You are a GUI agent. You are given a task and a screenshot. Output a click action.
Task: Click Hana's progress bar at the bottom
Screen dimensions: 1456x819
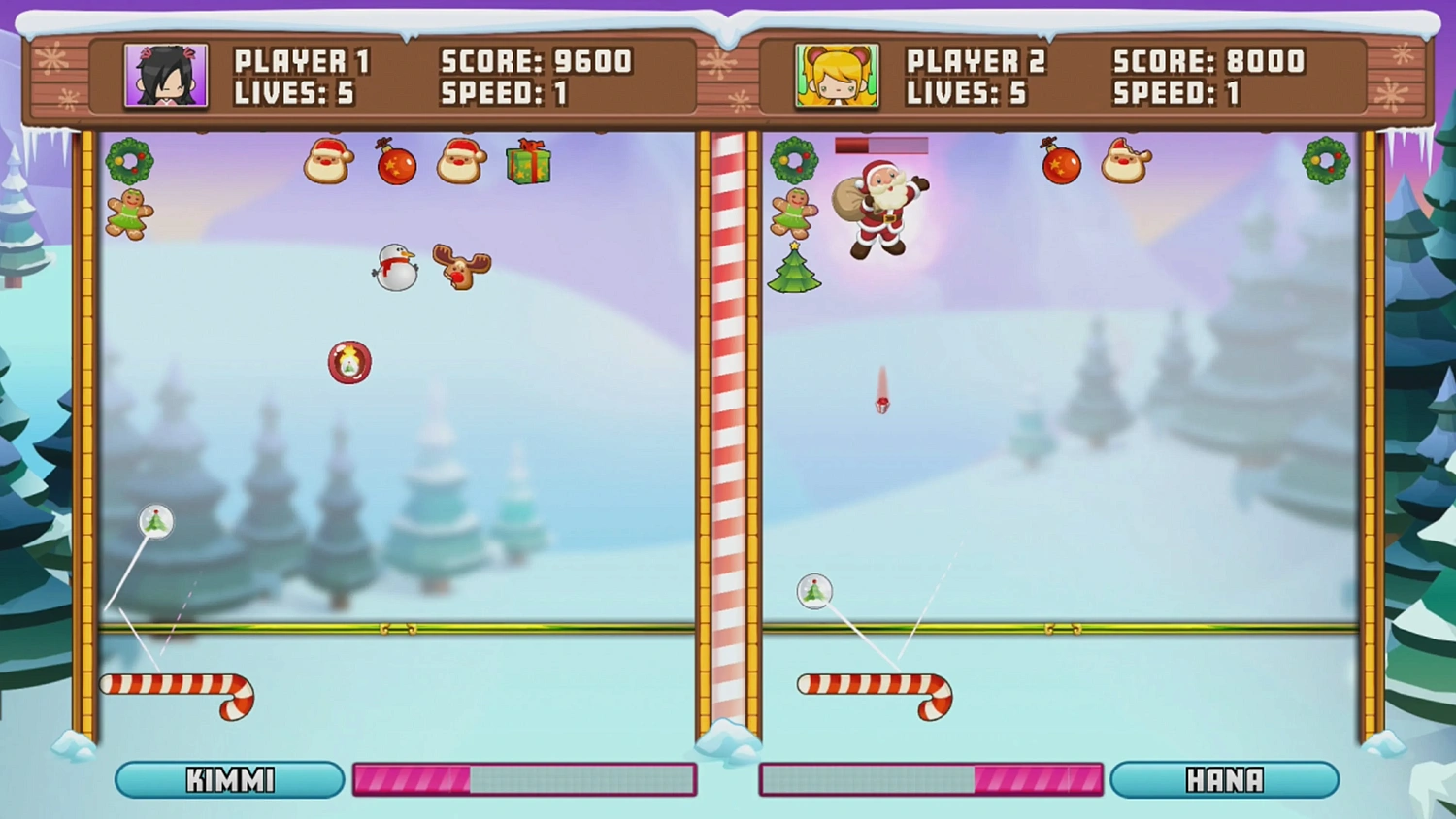[x=930, y=779]
